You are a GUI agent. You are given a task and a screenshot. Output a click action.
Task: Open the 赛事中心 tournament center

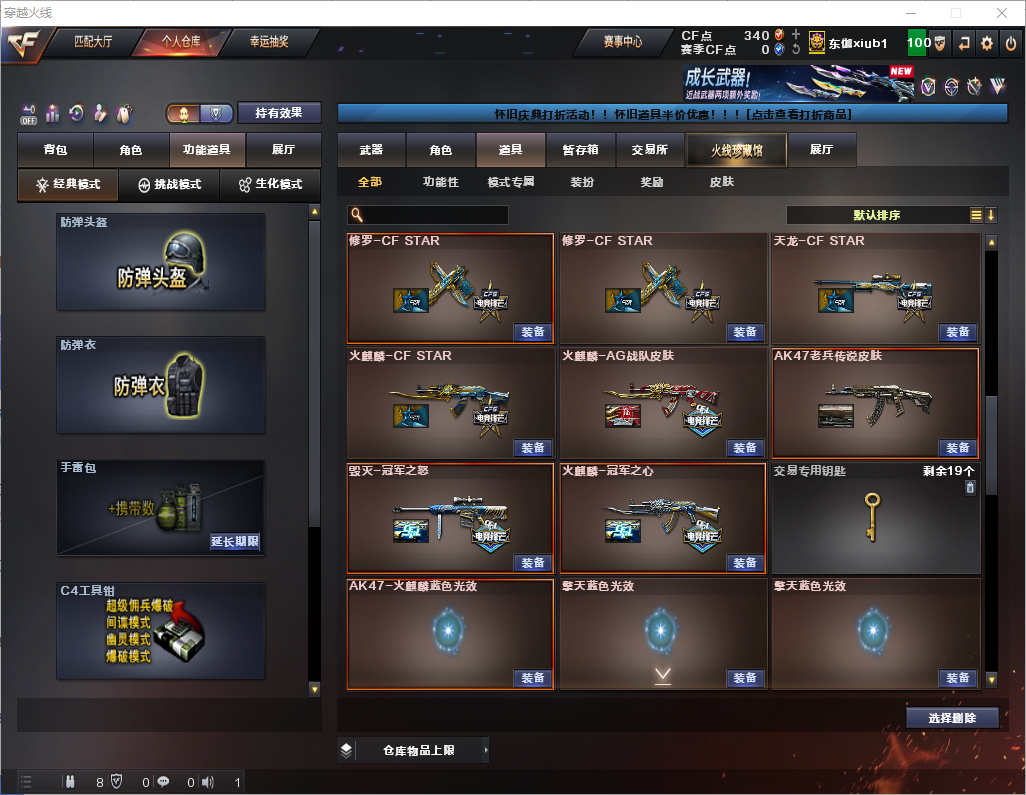[x=622, y=42]
